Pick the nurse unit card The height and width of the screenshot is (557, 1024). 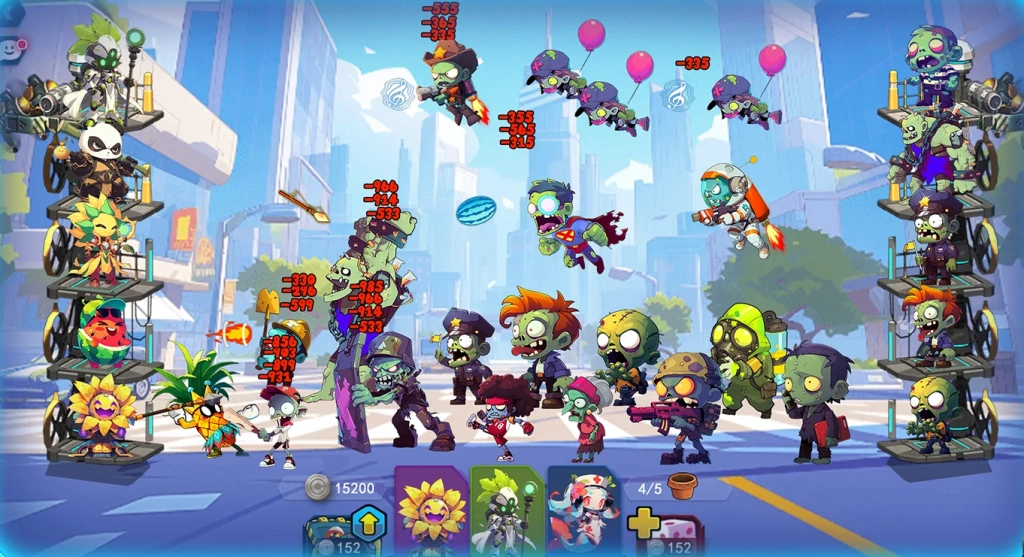[583, 512]
